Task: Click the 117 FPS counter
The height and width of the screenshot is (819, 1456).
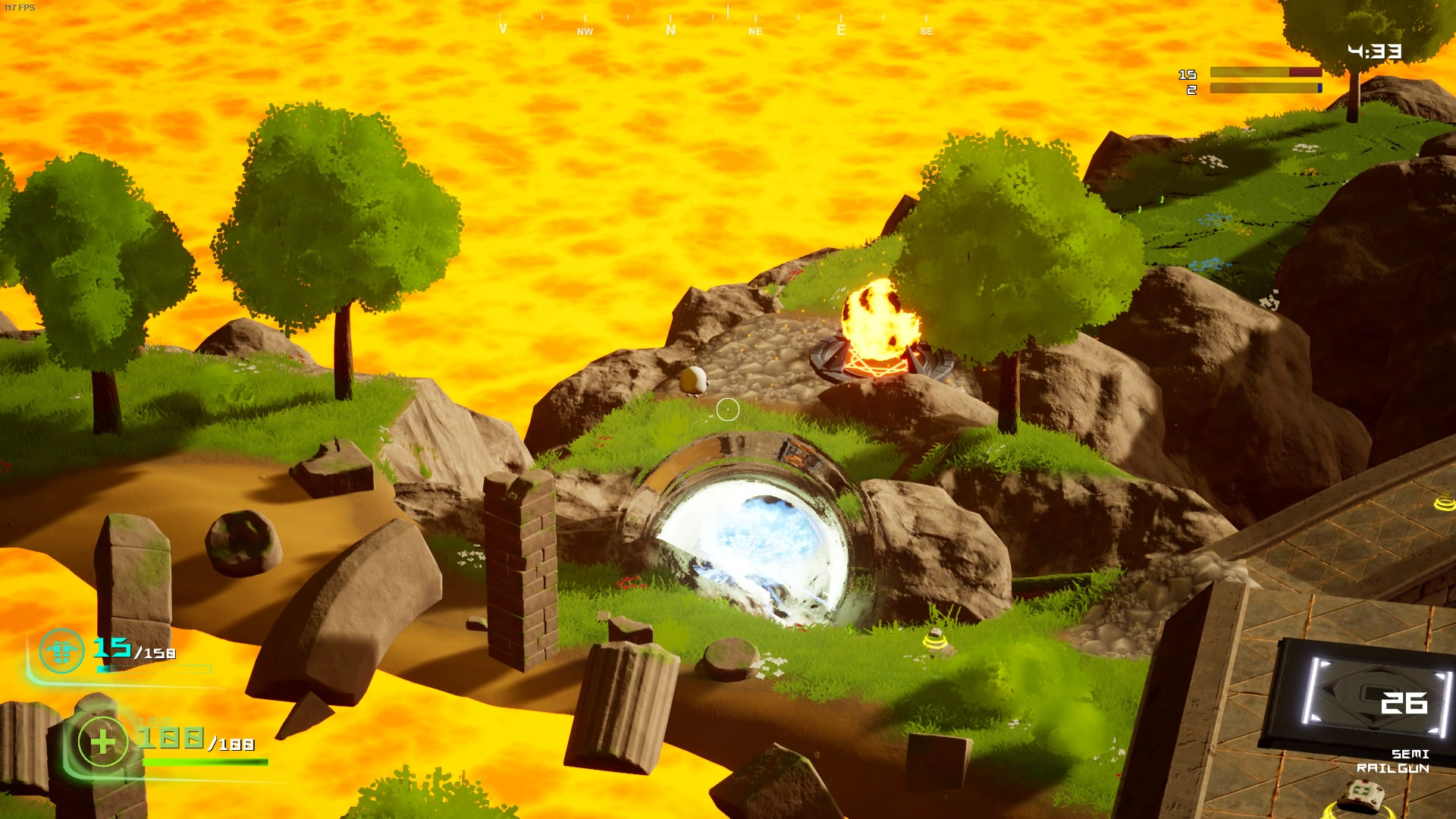Action: [20, 6]
